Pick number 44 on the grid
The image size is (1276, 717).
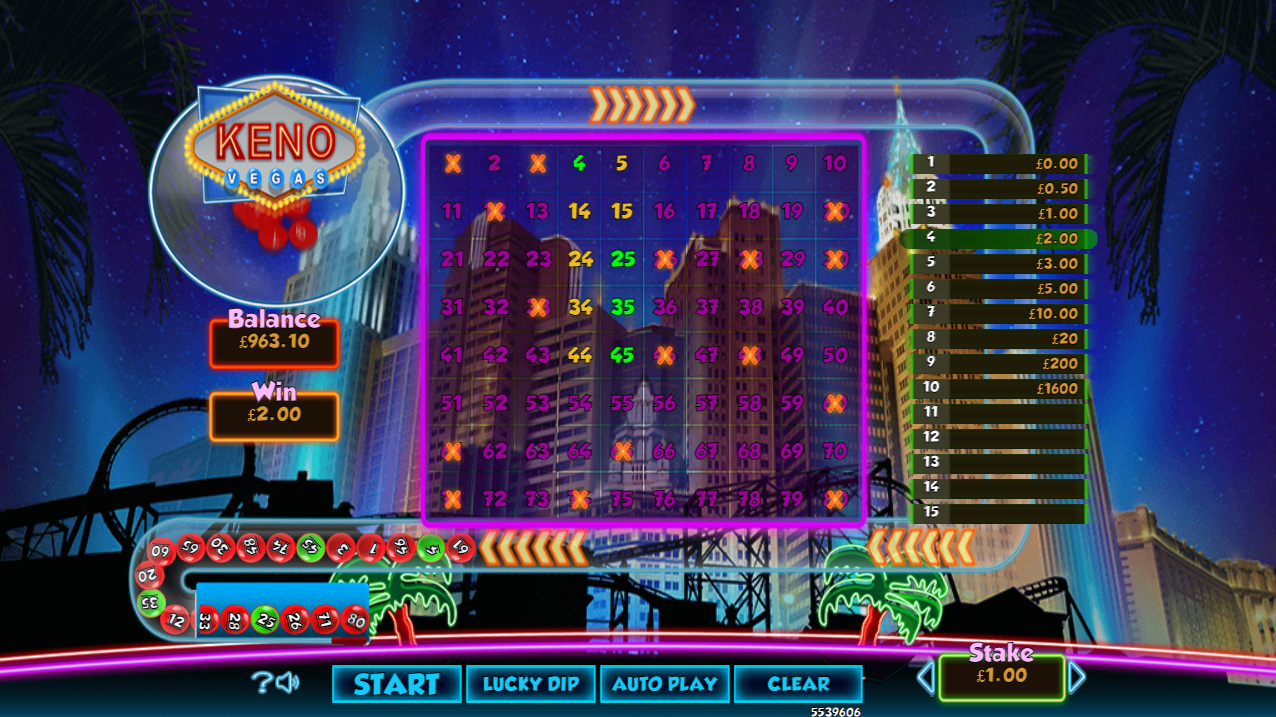(x=580, y=355)
